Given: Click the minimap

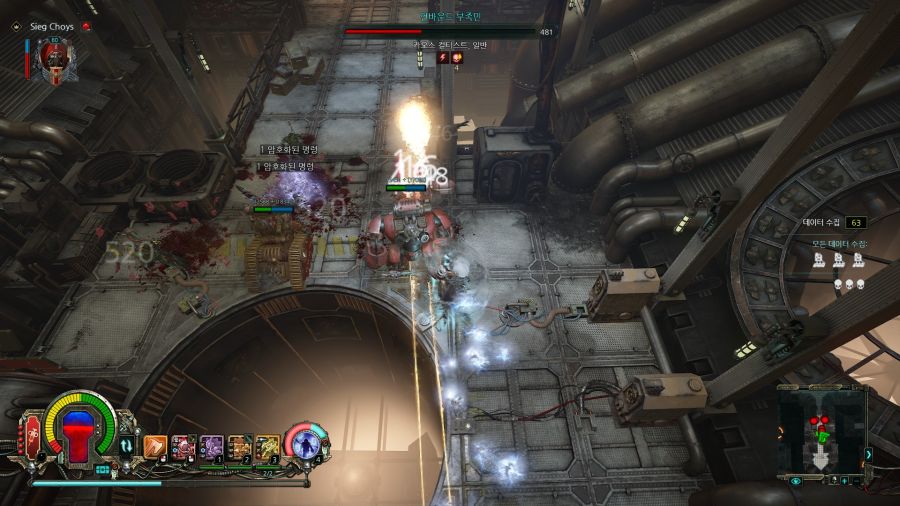Looking at the screenshot, I should point(820,428).
